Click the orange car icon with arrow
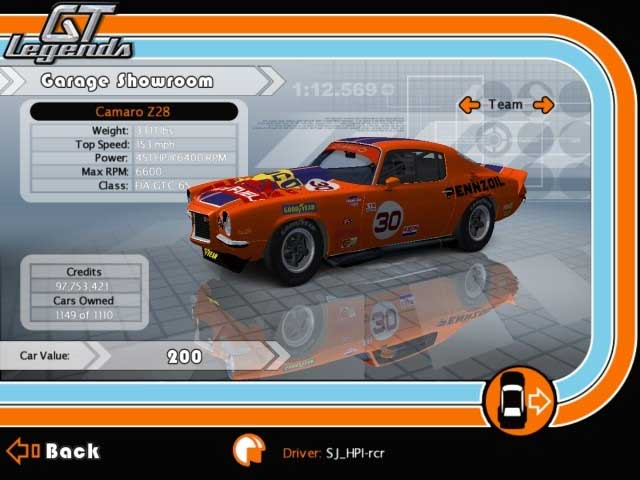640x480 pixels. [518, 403]
